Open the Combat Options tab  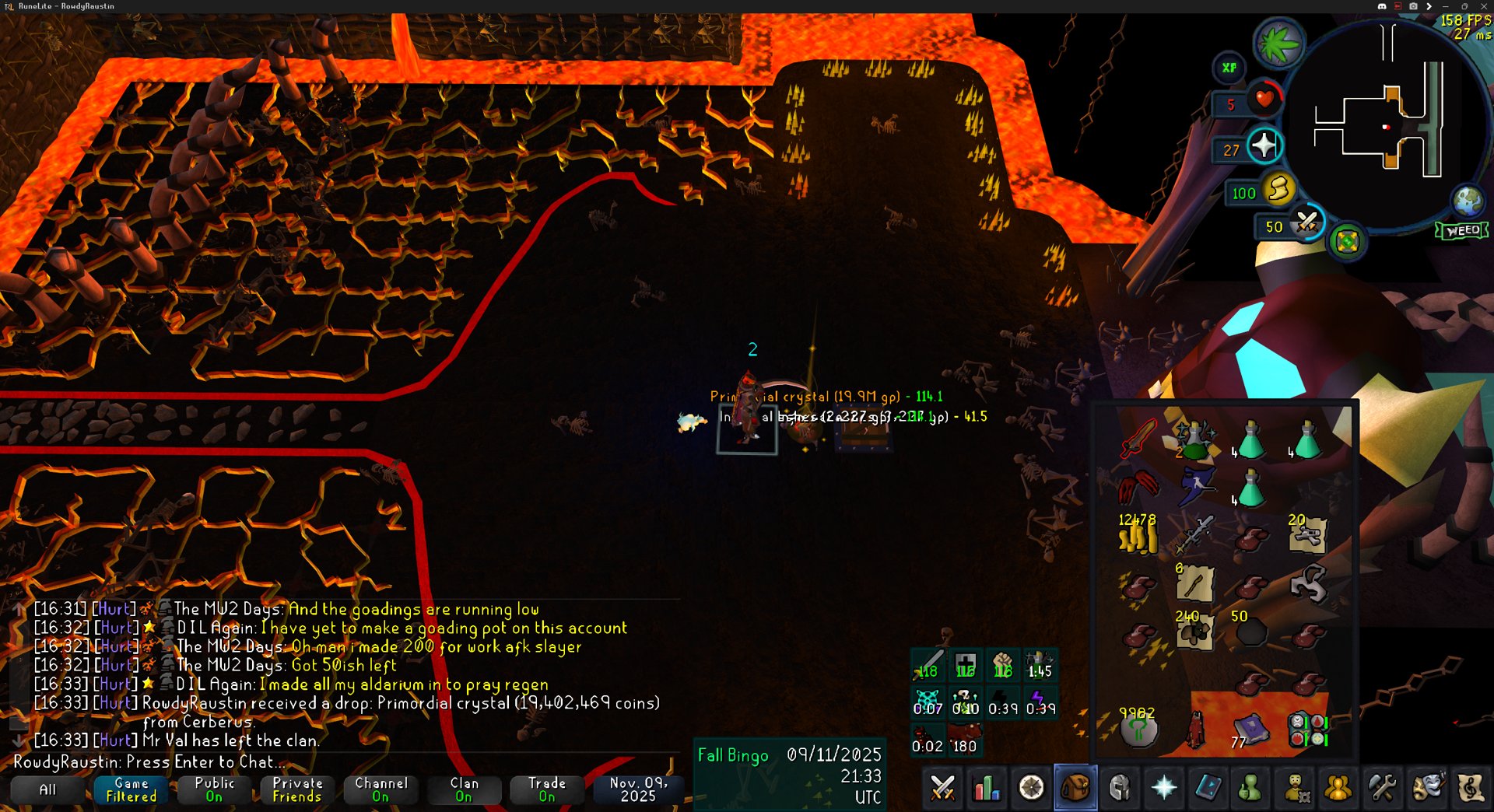942,788
